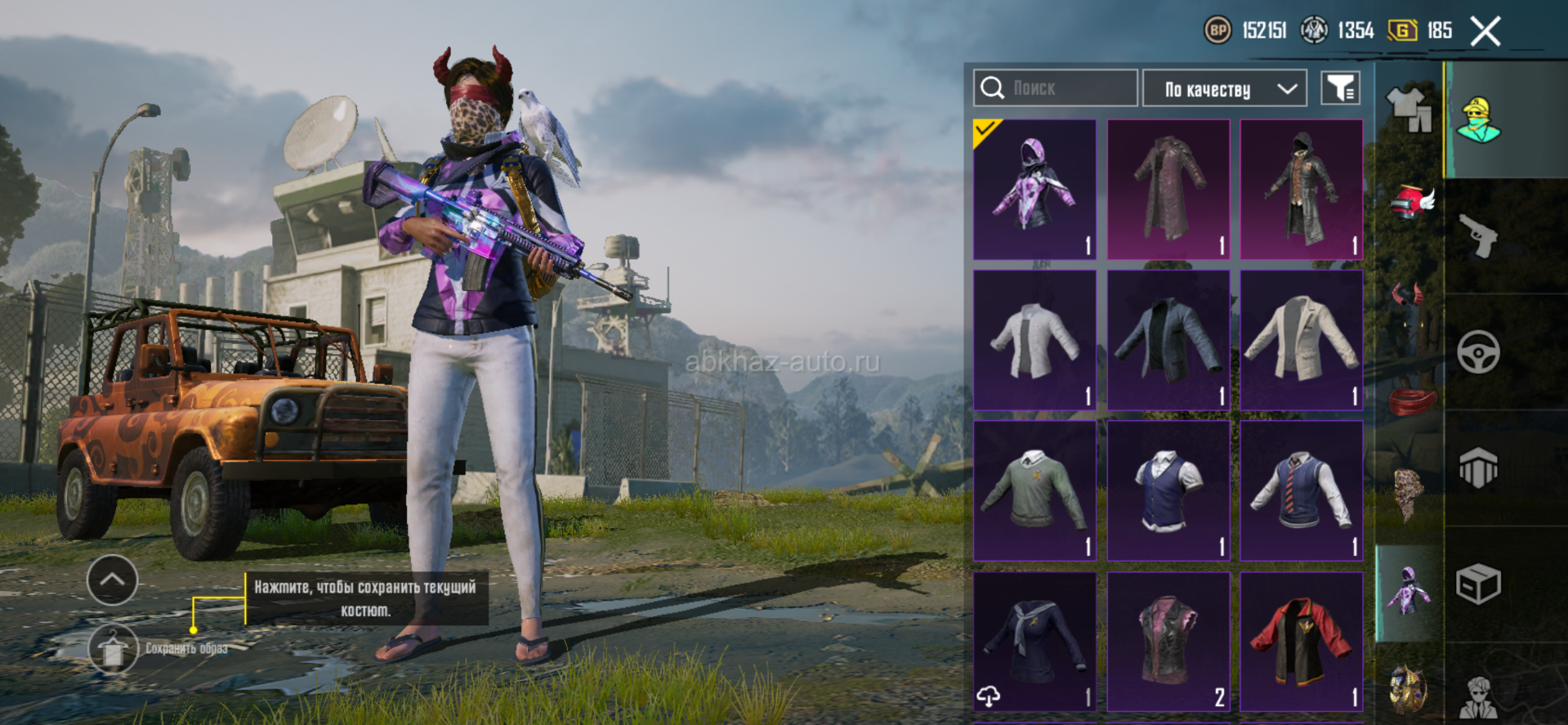Open the funnel filter button

1340,88
